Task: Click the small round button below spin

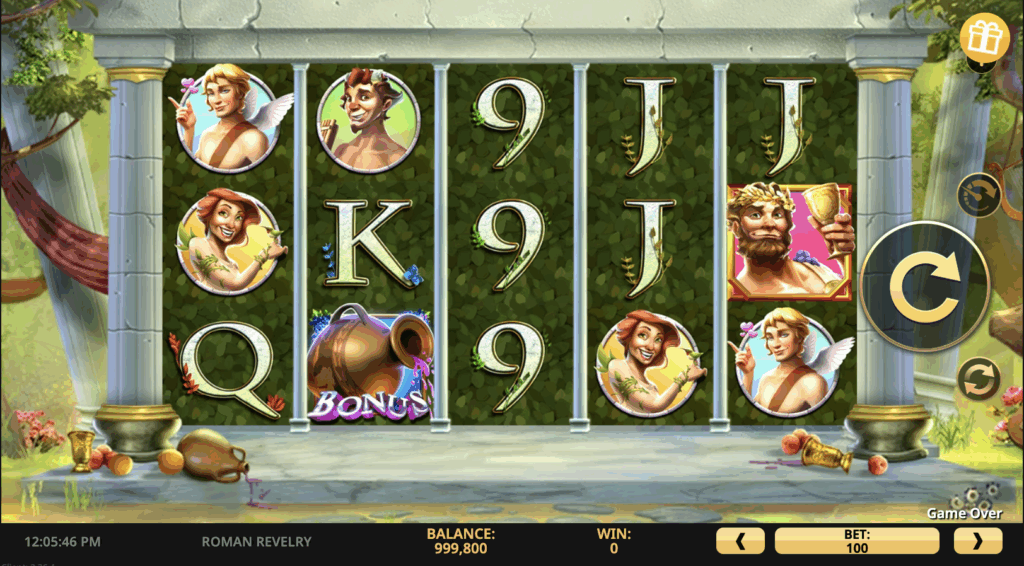Action: [x=979, y=379]
